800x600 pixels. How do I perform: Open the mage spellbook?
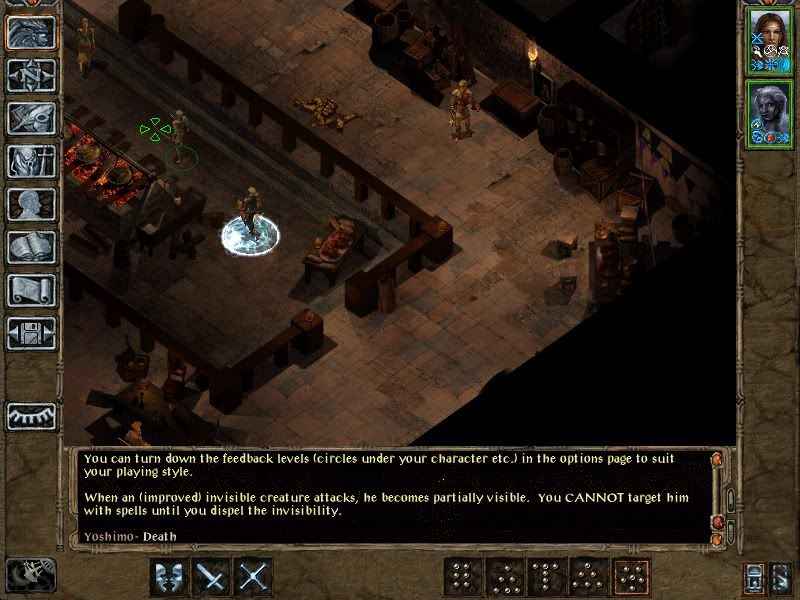click(31, 247)
